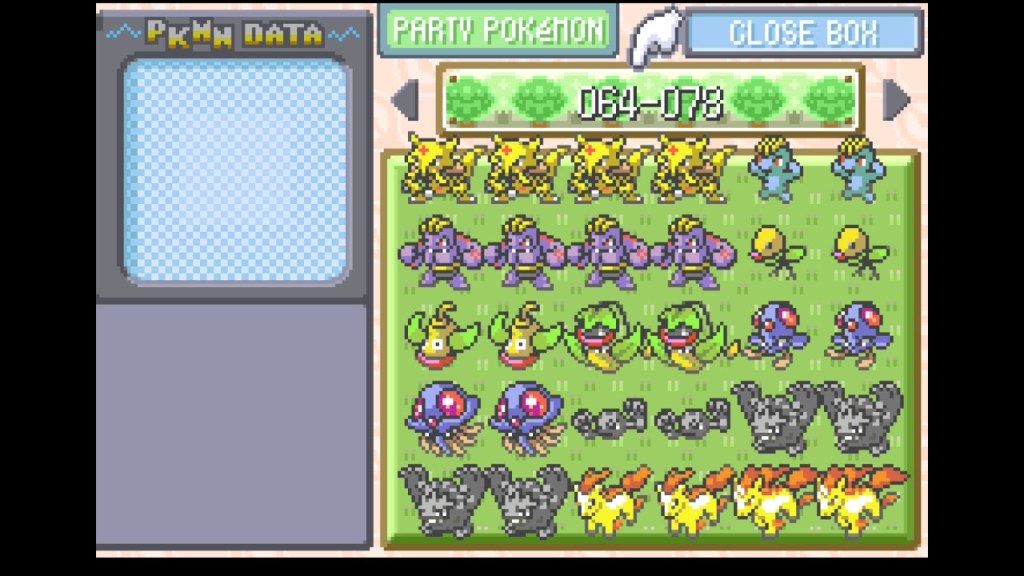Go to previous box with left arrow
The height and width of the screenshot is (576, 1024).
(405, 99)
